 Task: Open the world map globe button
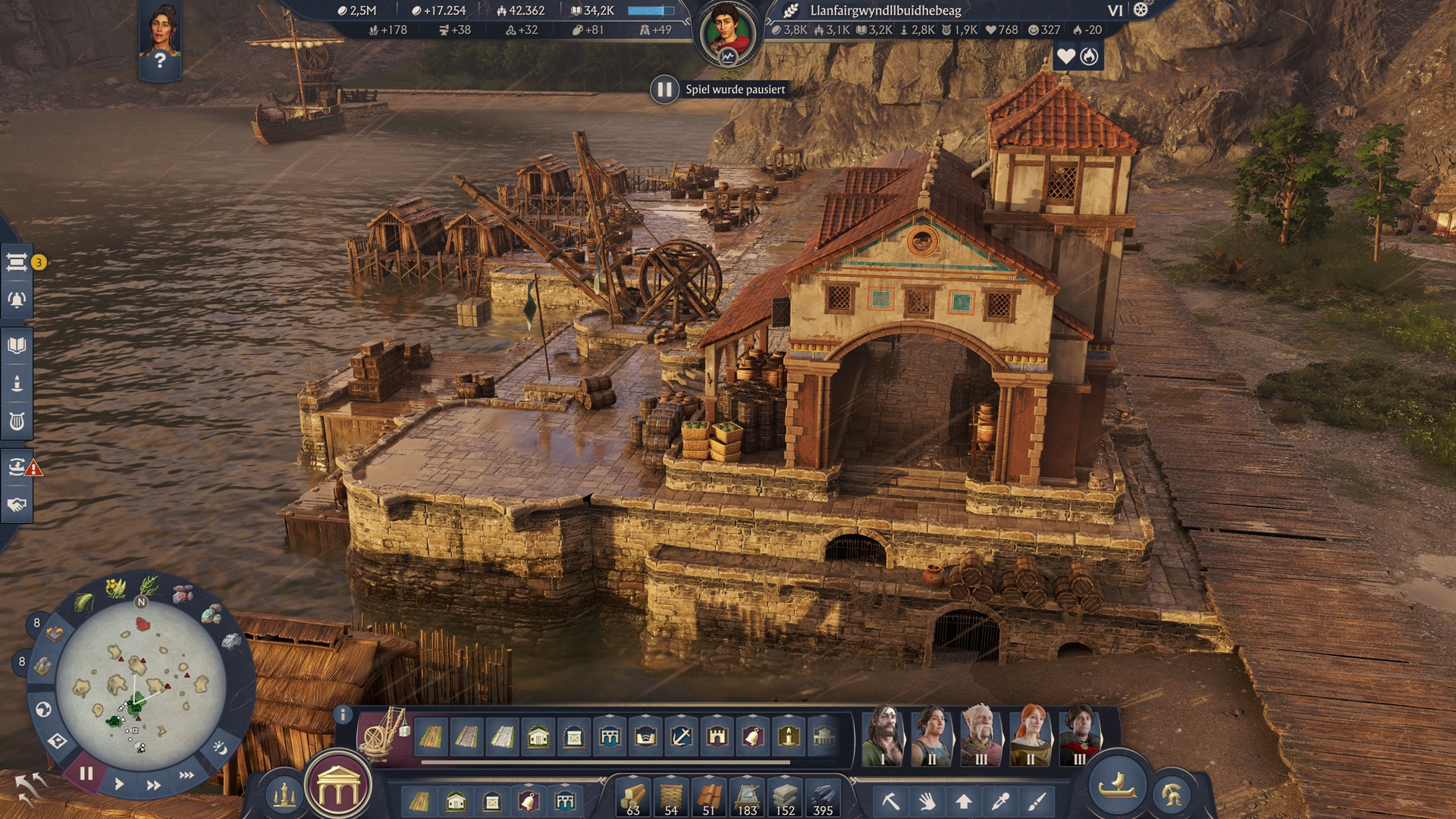[43, 709]
